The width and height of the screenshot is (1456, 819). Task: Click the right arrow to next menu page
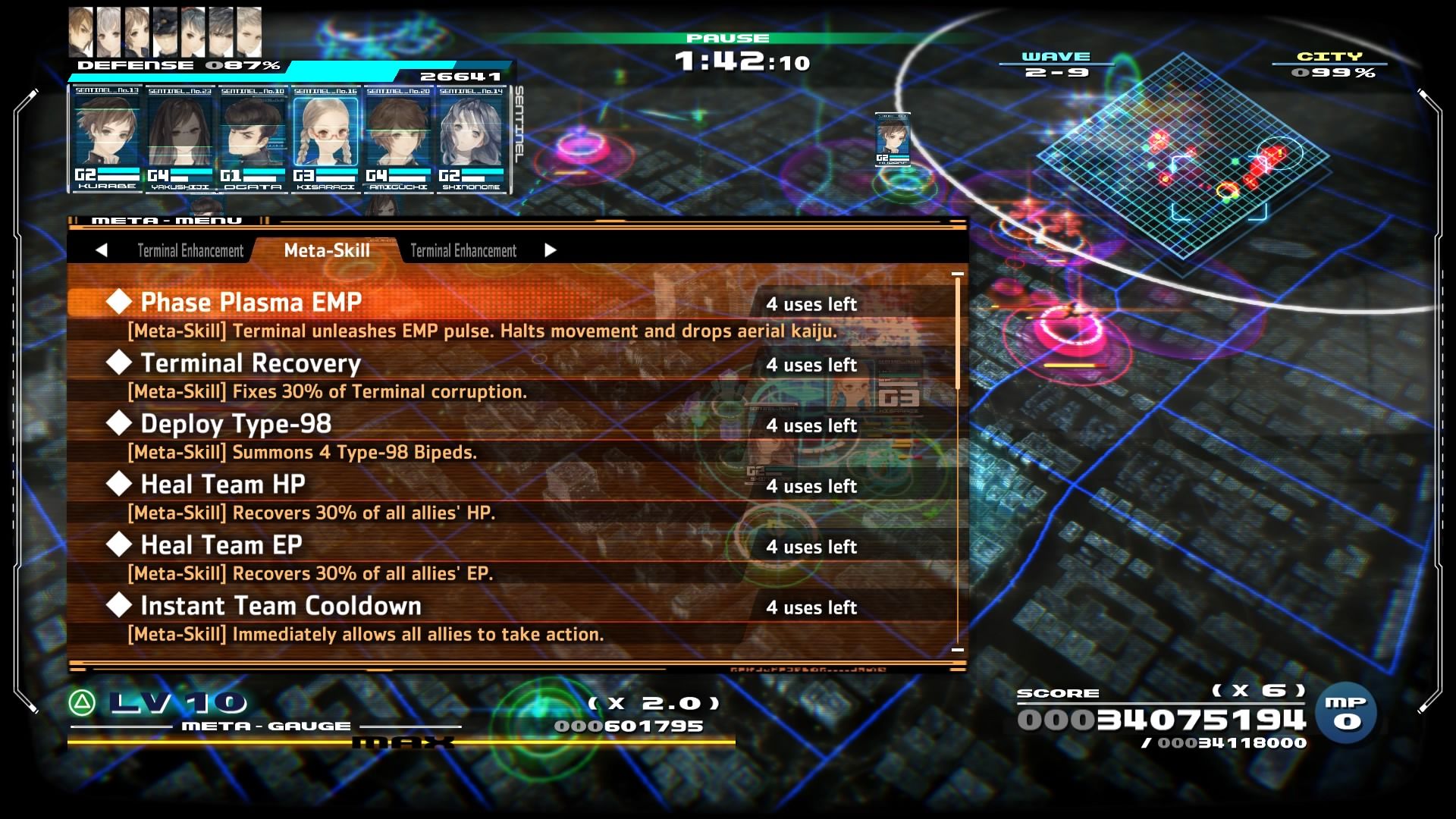pyautogui.click(x=551, y=250)
